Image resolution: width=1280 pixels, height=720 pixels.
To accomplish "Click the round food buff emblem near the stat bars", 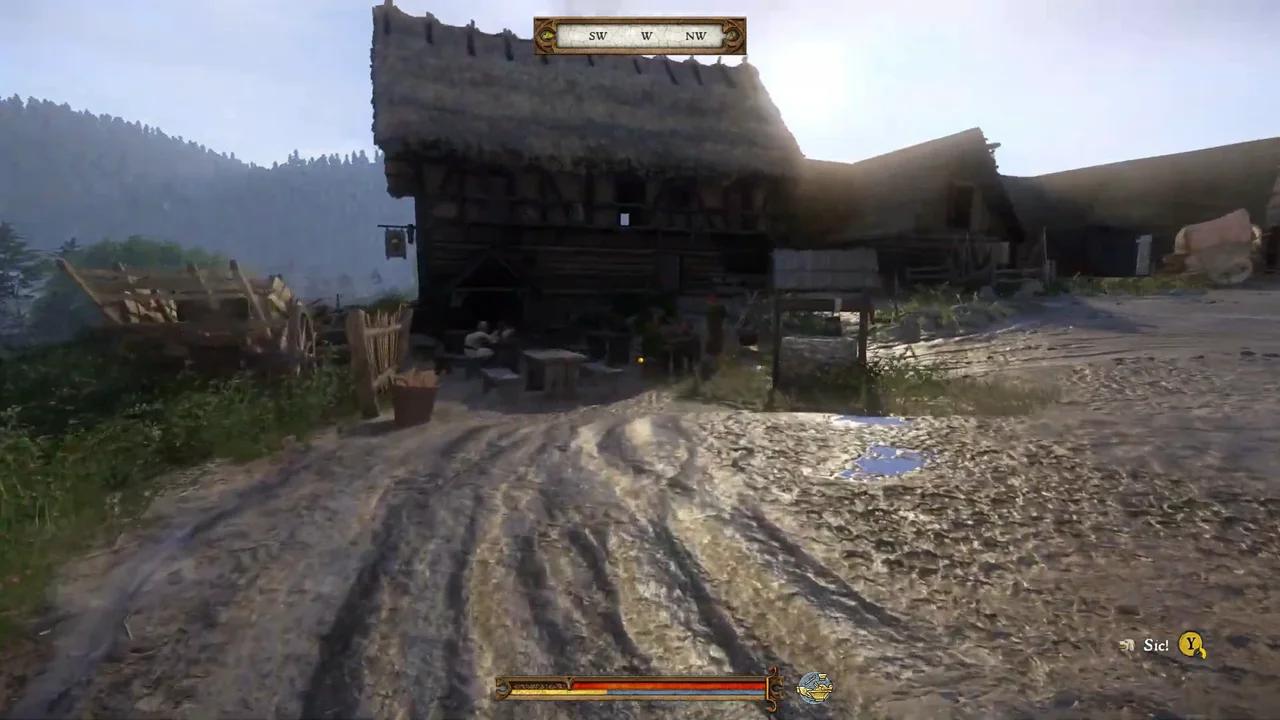I will click(815, 688).
